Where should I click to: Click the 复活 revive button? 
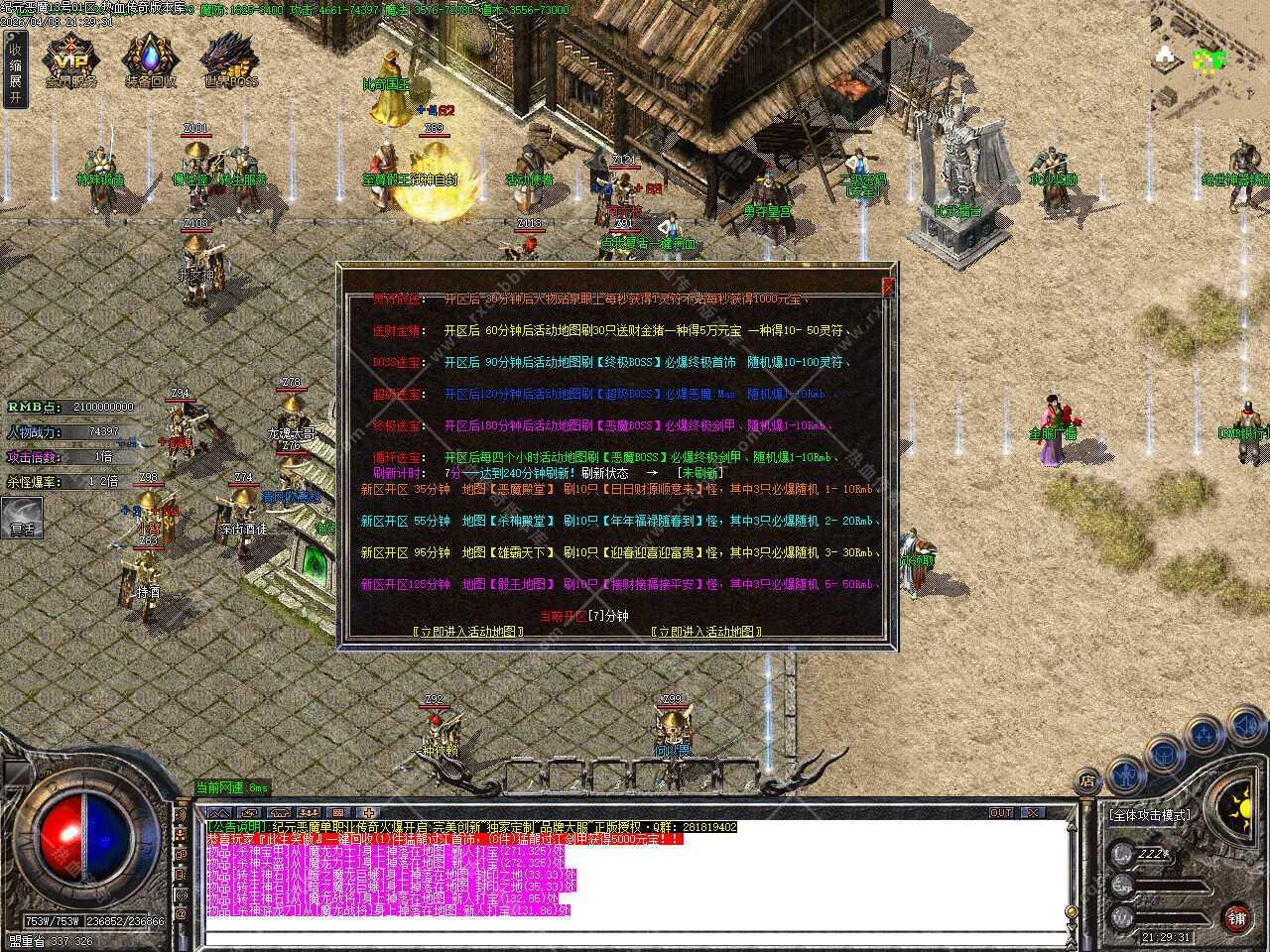coord(22,521)
